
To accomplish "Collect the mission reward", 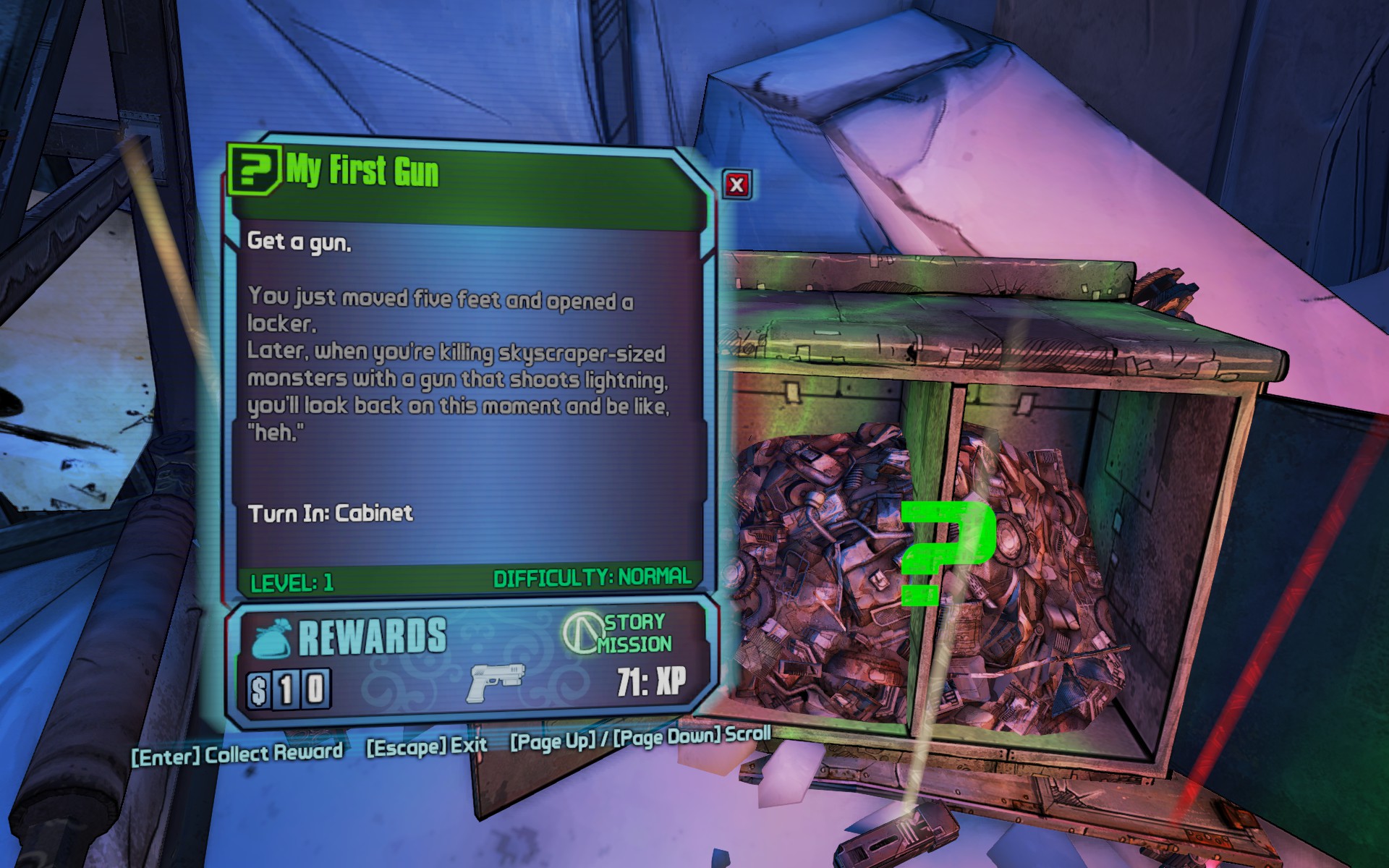I will (237, 754).
